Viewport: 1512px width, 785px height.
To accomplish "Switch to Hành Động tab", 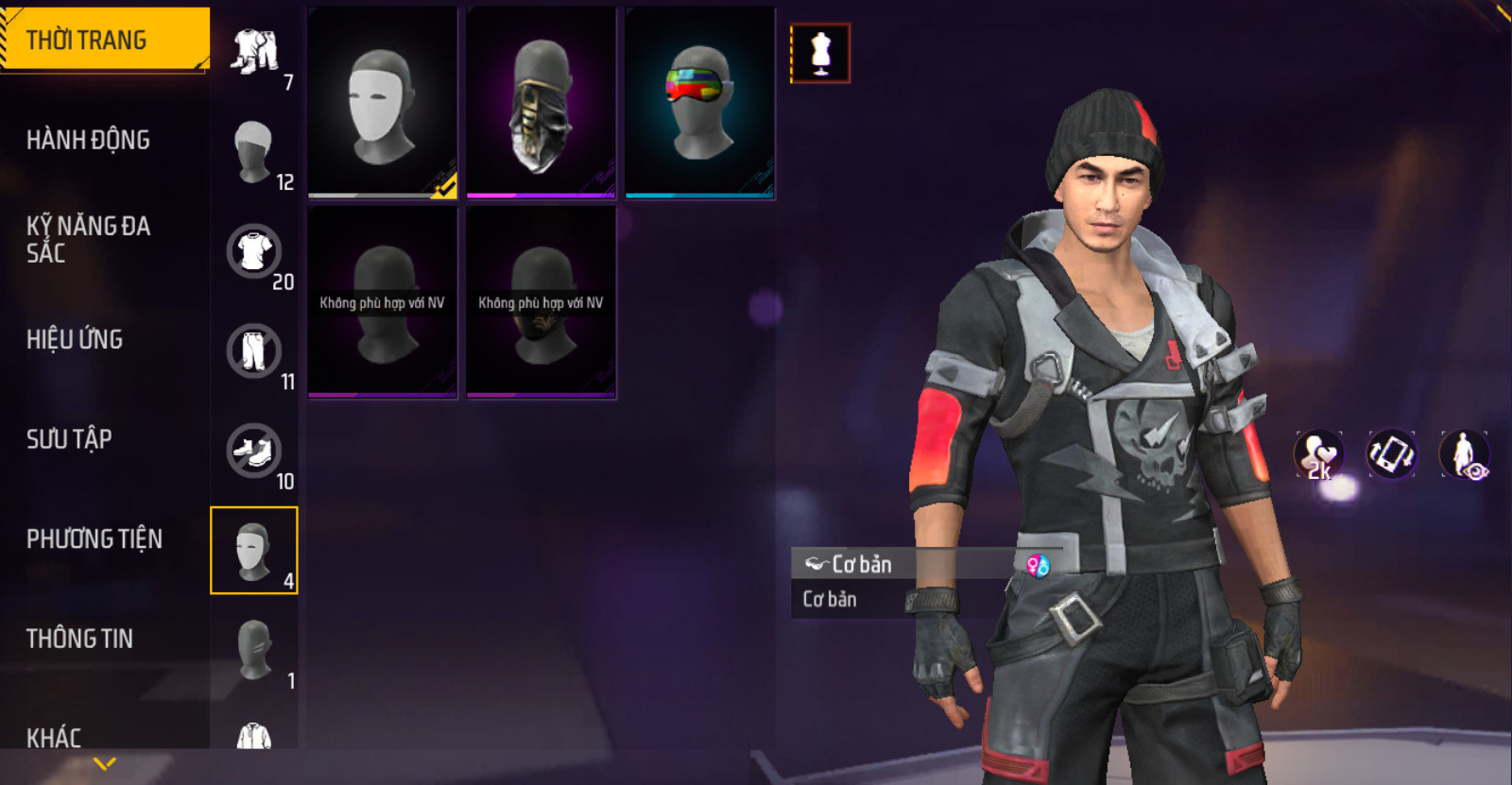I will (x=88, y=140).
